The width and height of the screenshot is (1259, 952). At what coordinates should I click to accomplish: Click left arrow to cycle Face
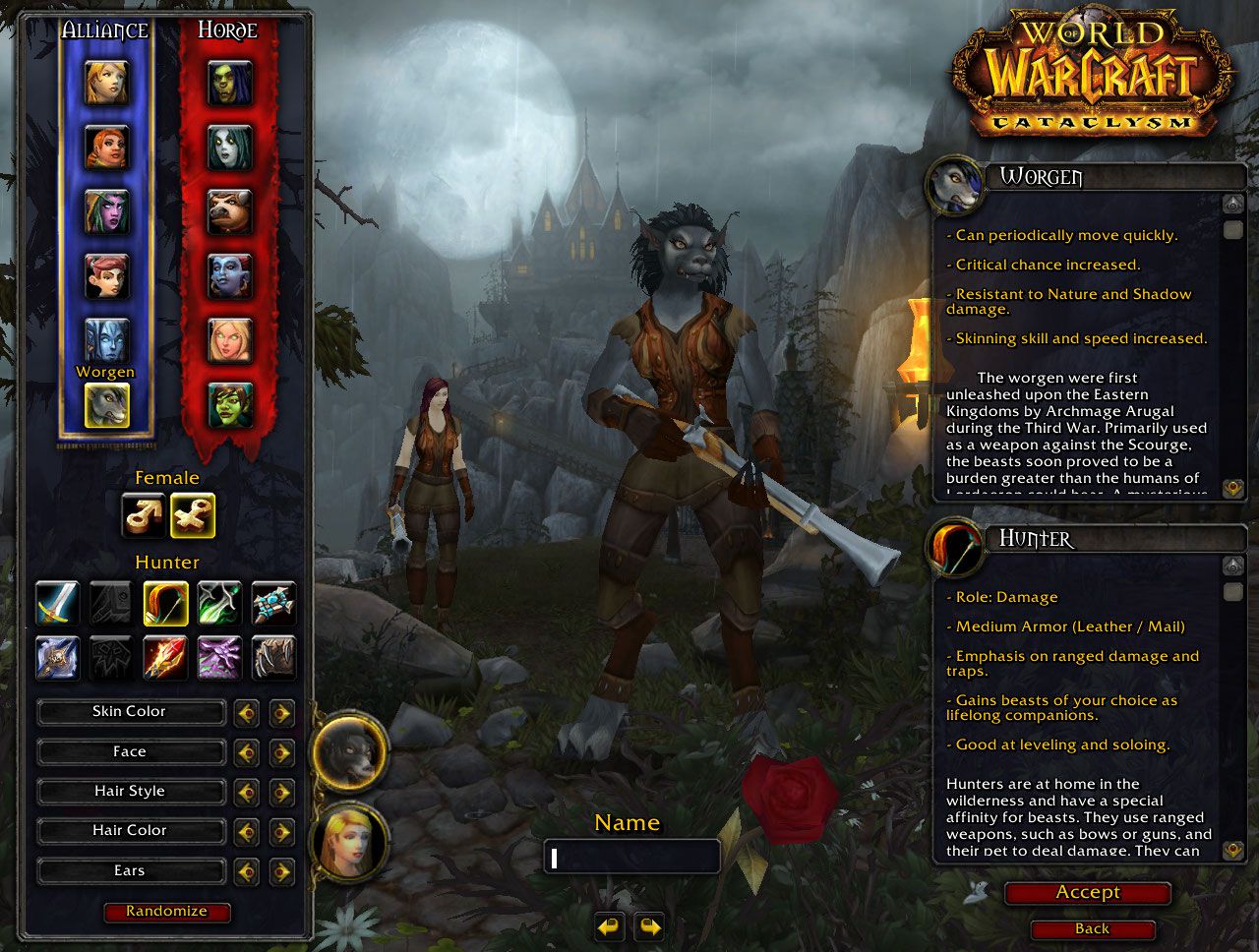pyautogui.click(x=247, y=752)
